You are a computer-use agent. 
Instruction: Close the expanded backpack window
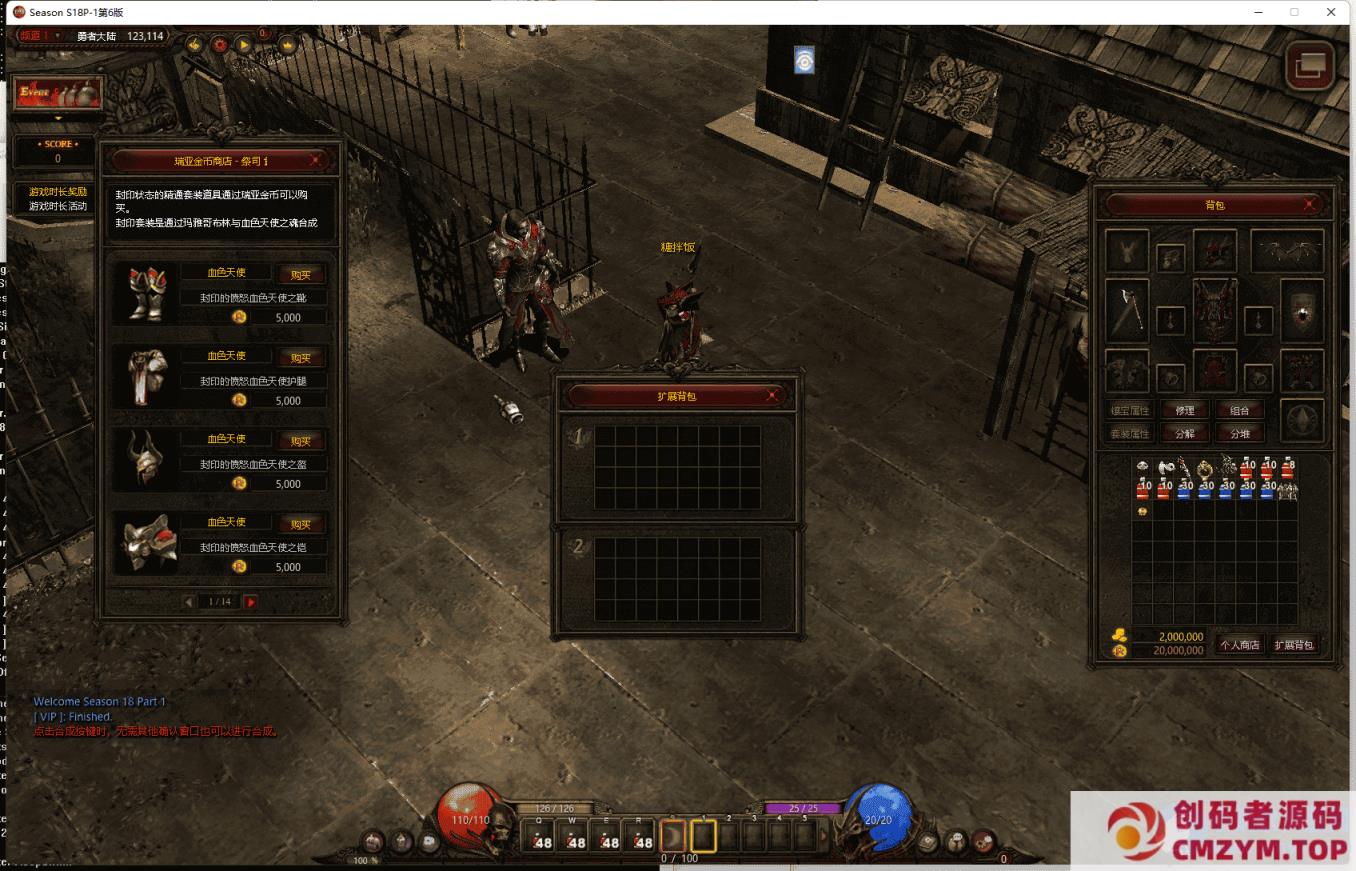pyautogui.click(x=772, y=396)
